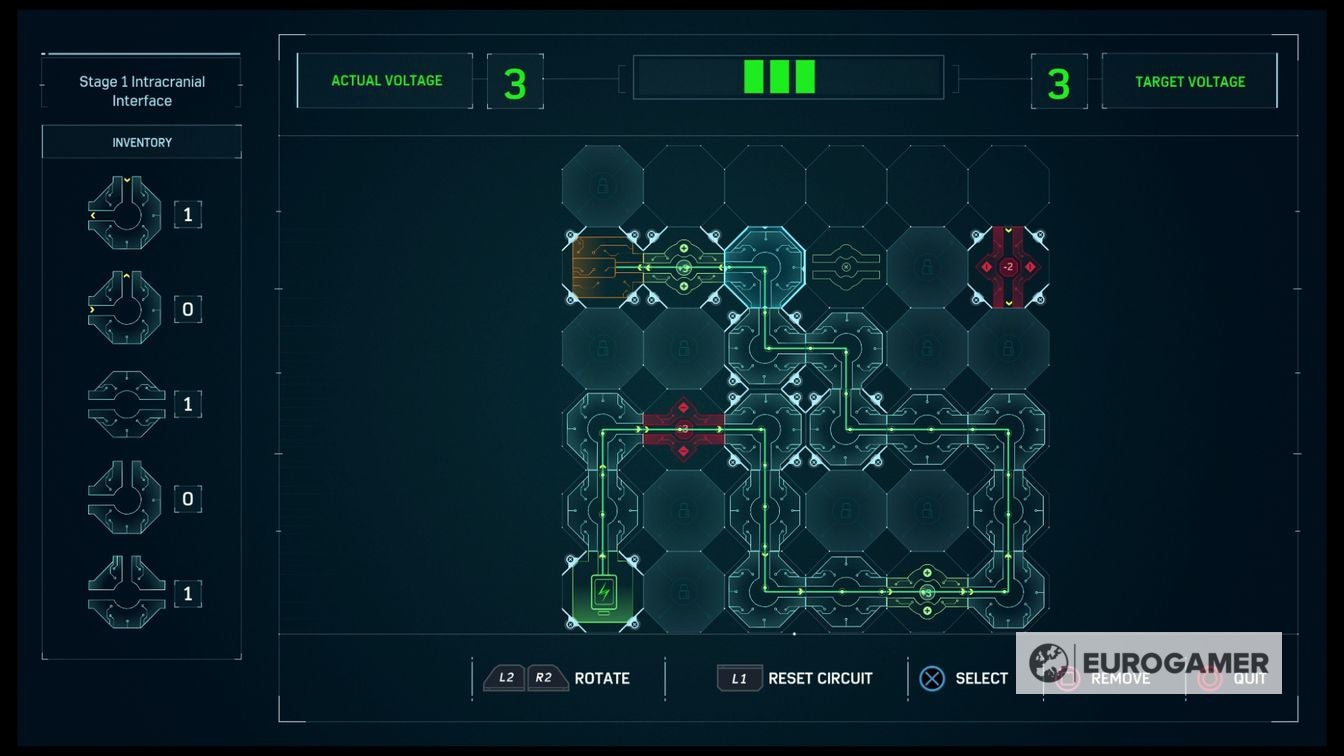
Task: Select the orange circuit piece on the grid
Action: coord(600,268)
